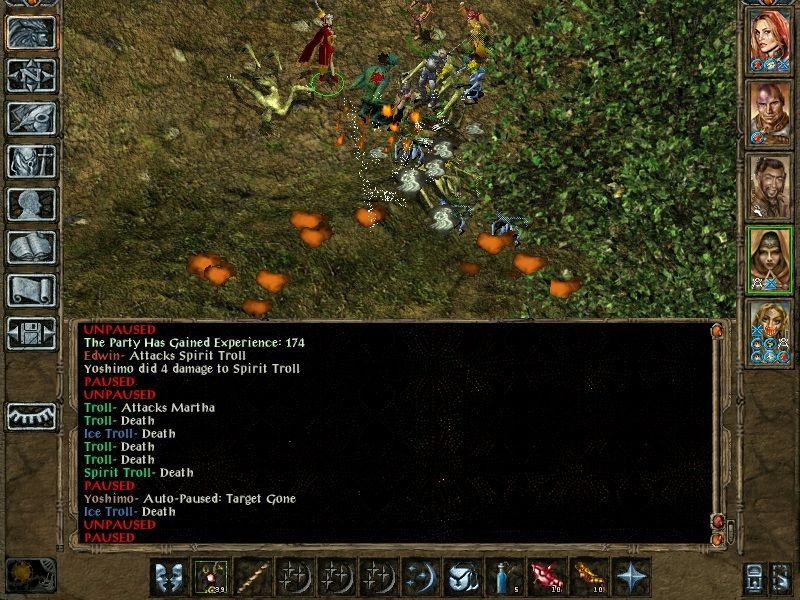The width and height of the screenshot is (800, 600).
Task: Click the rest party eye button
Action: (x=31, y=415)
